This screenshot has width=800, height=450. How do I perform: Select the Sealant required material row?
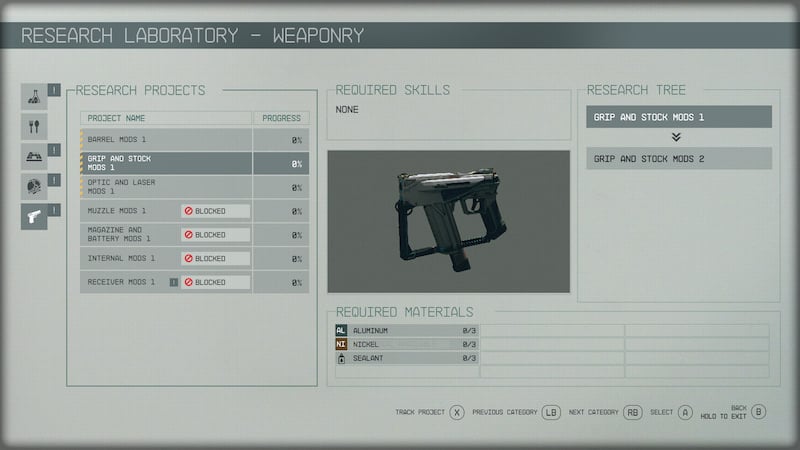[406, 358]
